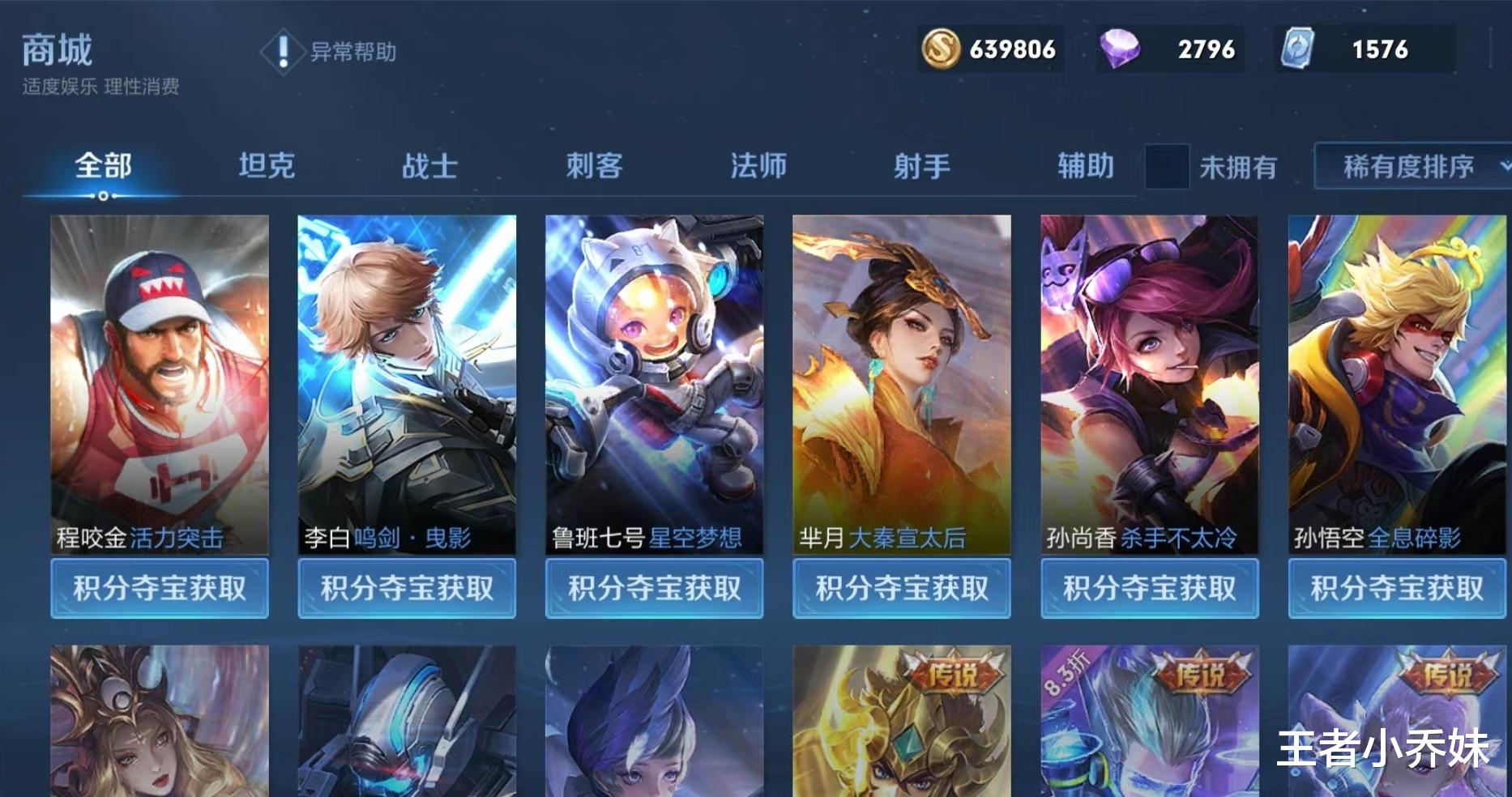Click 积分夺宝获取 under 孙悟空 全息碎影
Screen dimensions: 1512x797
[1397, 589]
